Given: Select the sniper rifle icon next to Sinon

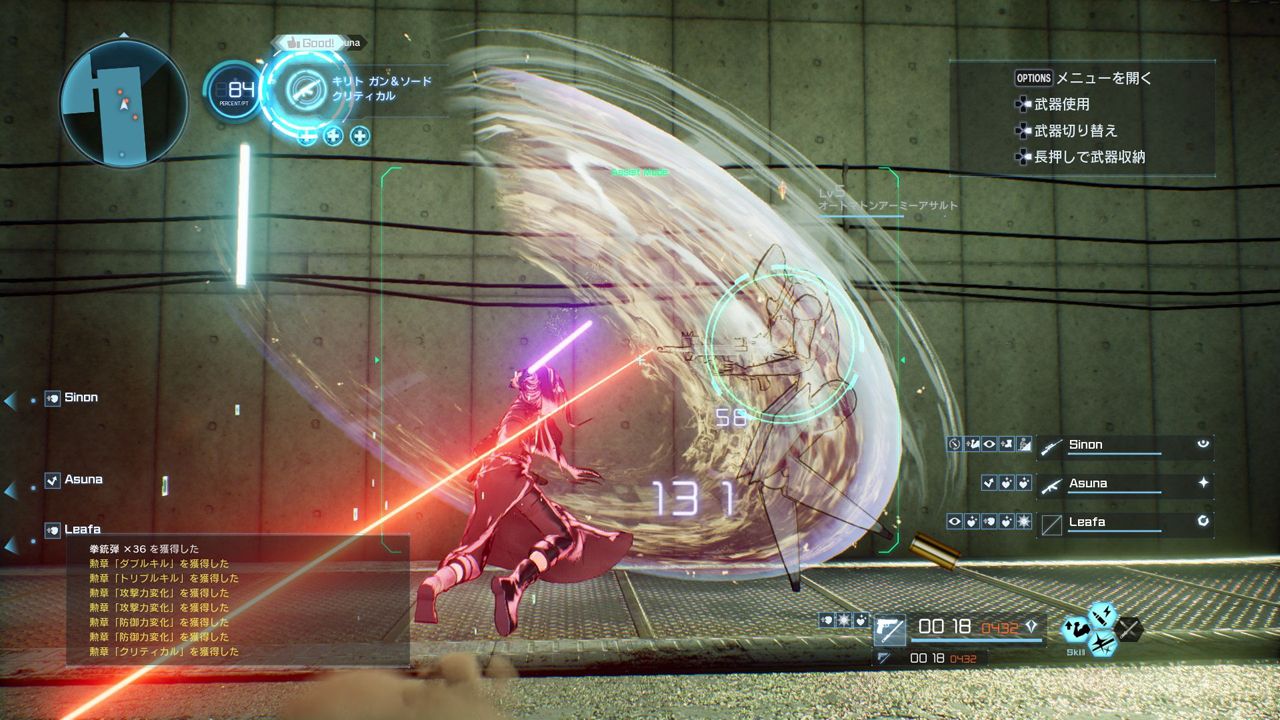Looking at the screenshot, I should pos(1051,447).
